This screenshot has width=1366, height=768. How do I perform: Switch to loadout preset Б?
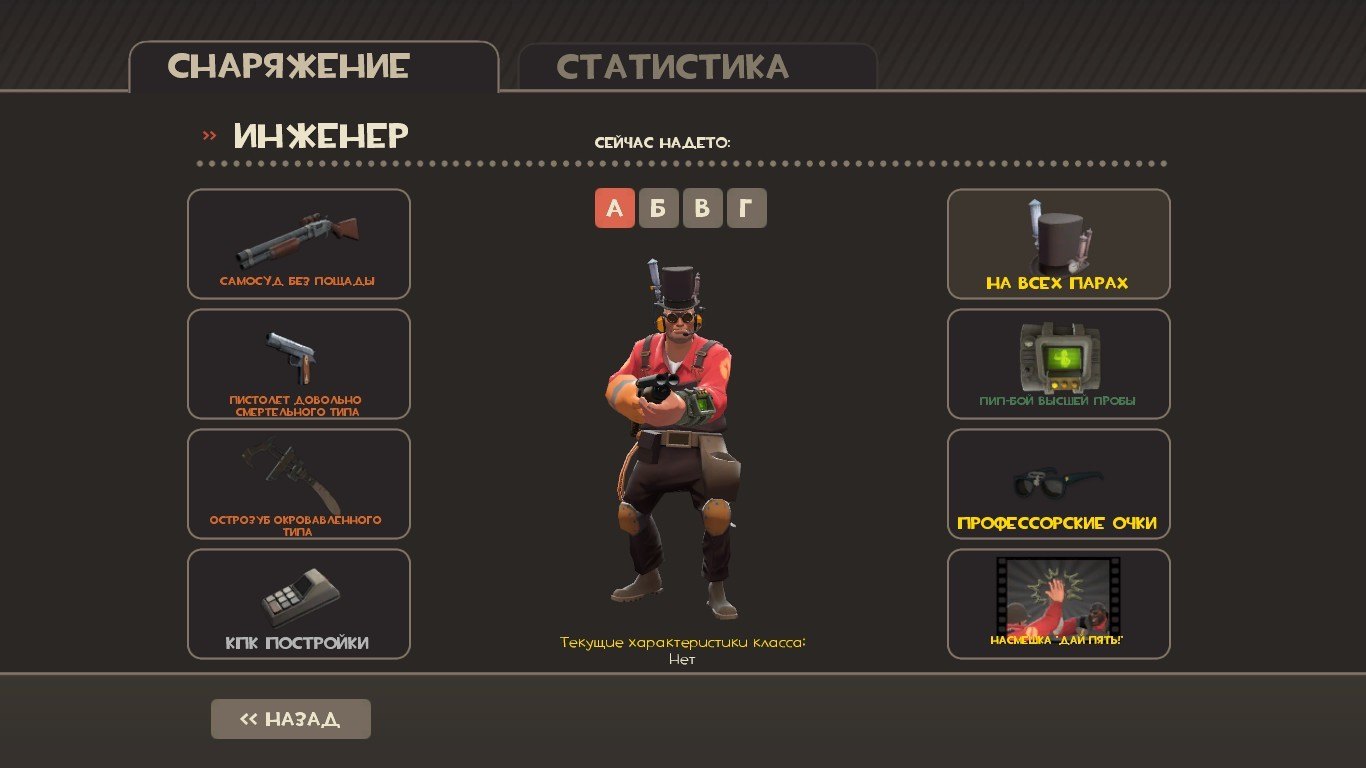point(658,208)
